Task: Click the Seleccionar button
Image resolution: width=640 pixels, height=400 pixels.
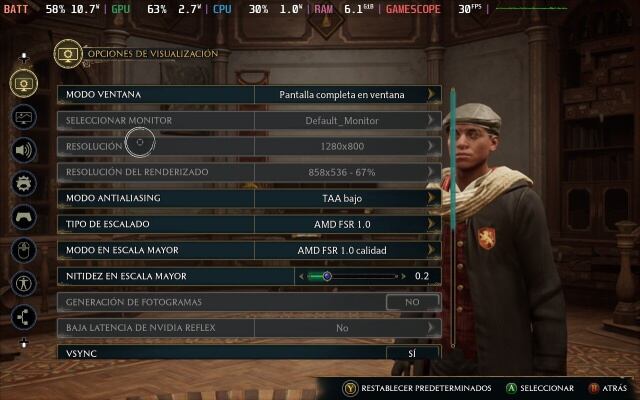Action: (x=540, y=387)
